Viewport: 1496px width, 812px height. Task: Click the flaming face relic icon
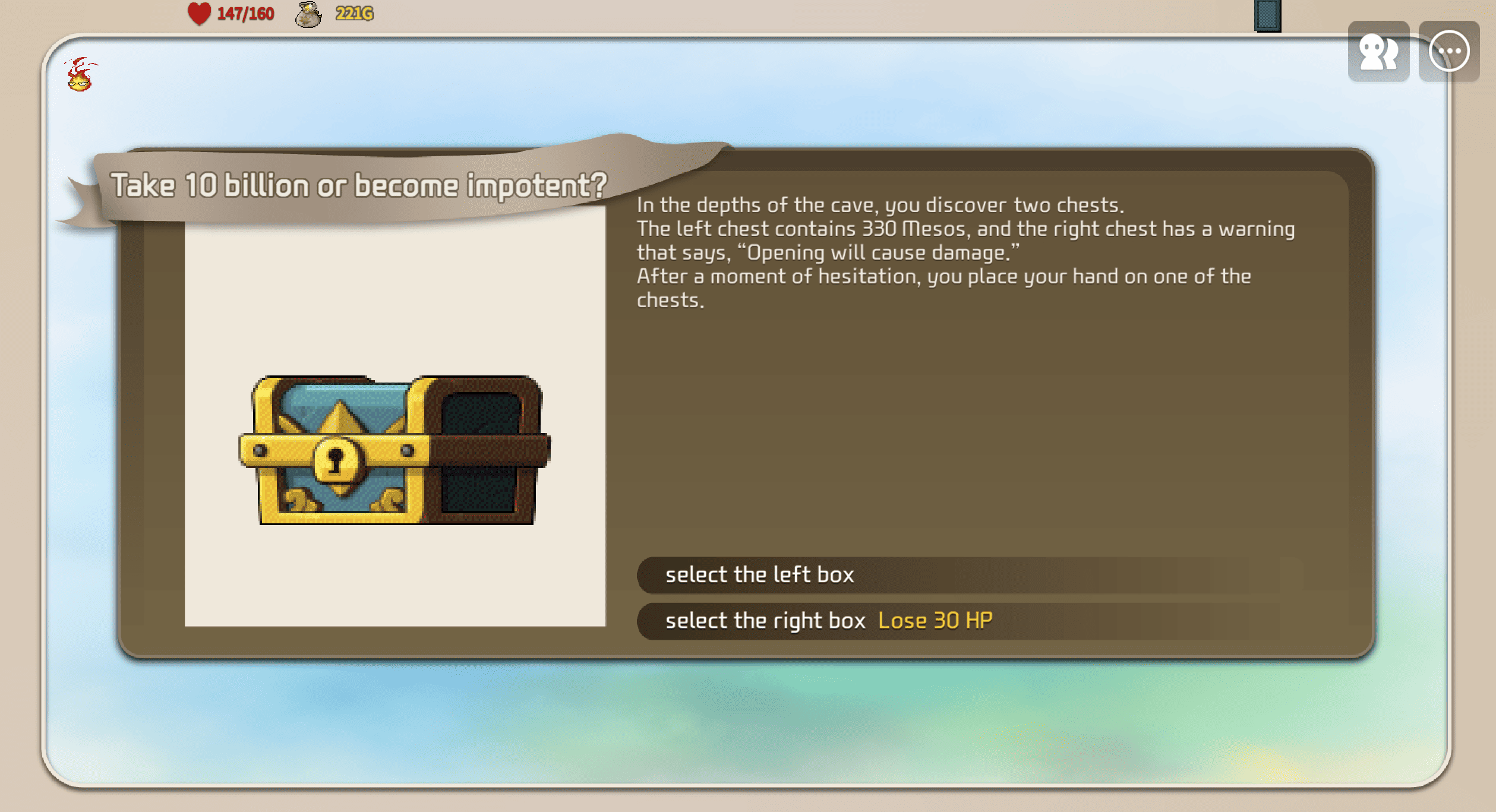80,75
